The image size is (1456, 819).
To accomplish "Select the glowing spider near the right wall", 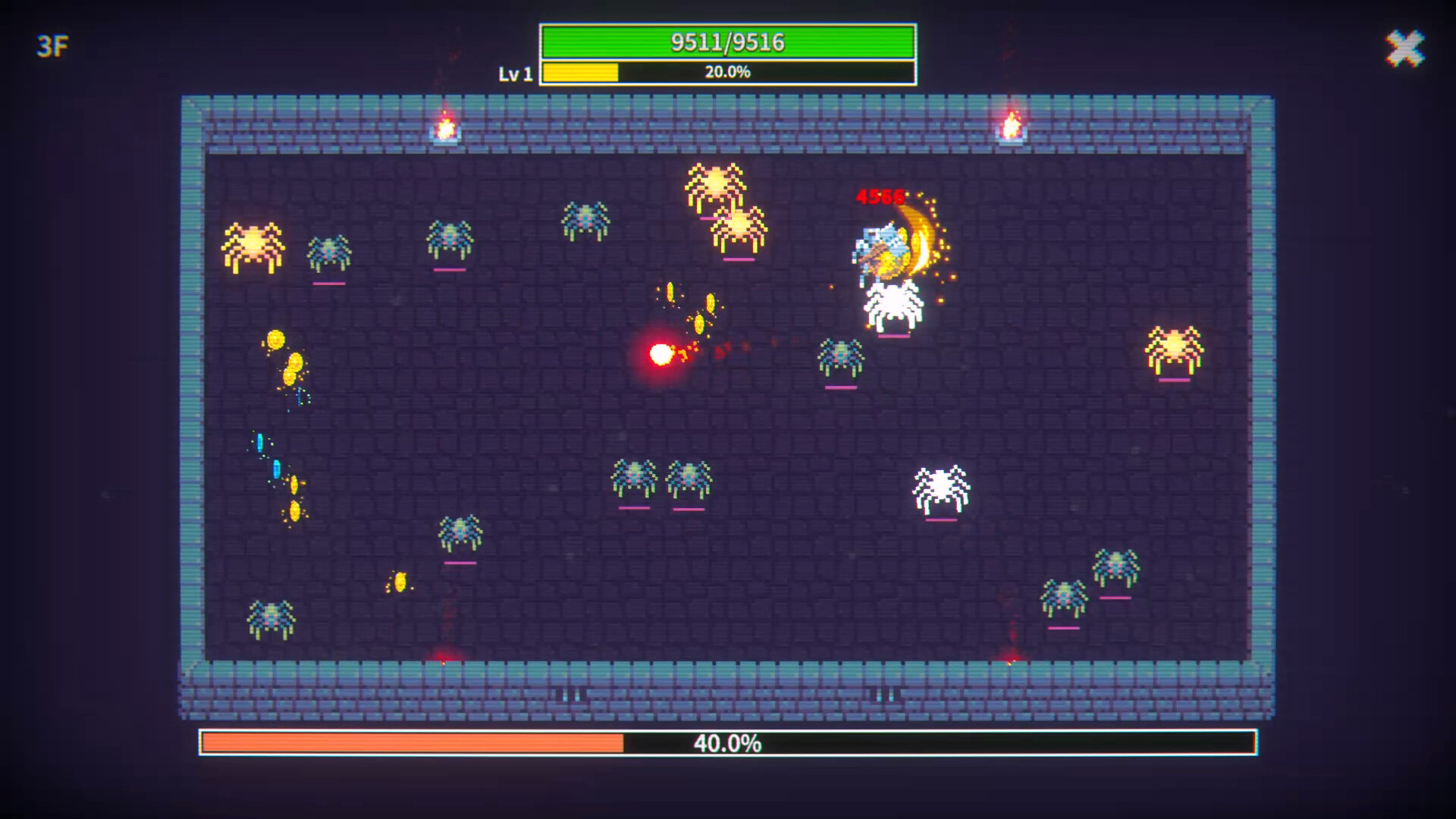I will point(1175,349).
